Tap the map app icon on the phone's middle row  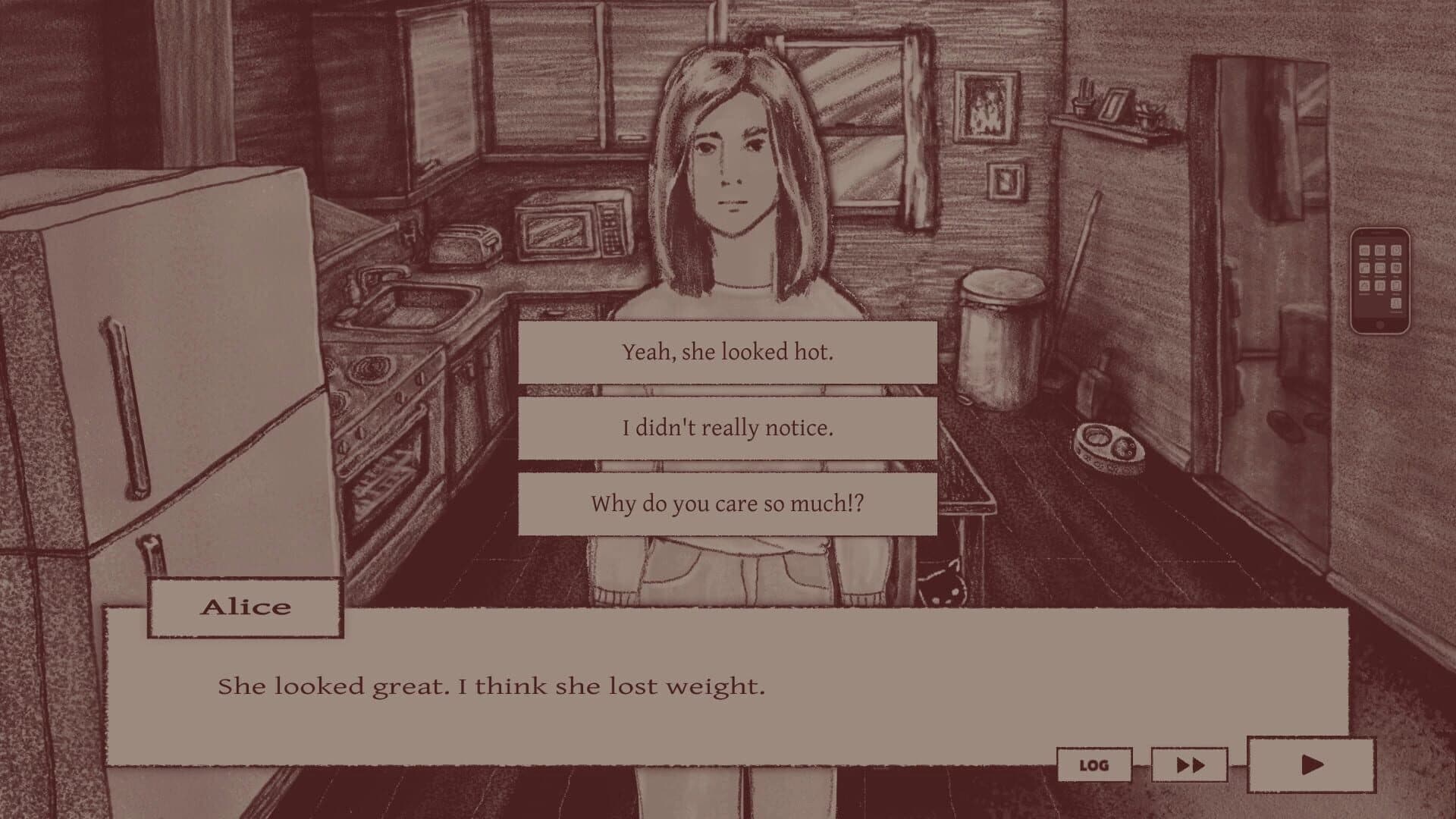point(1396,268)
